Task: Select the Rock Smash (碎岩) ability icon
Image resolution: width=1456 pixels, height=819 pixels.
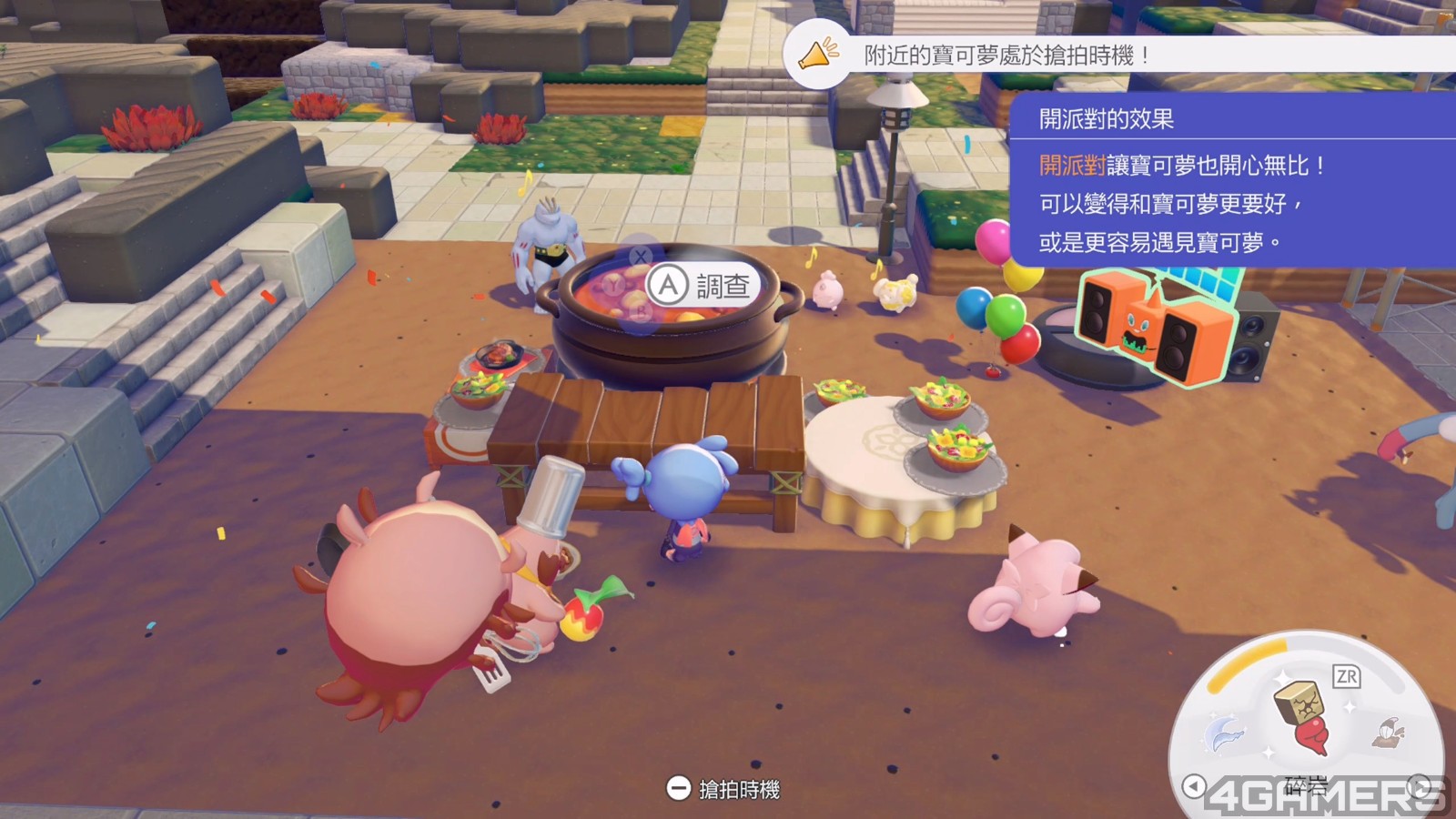Action: click(1302, 717)
